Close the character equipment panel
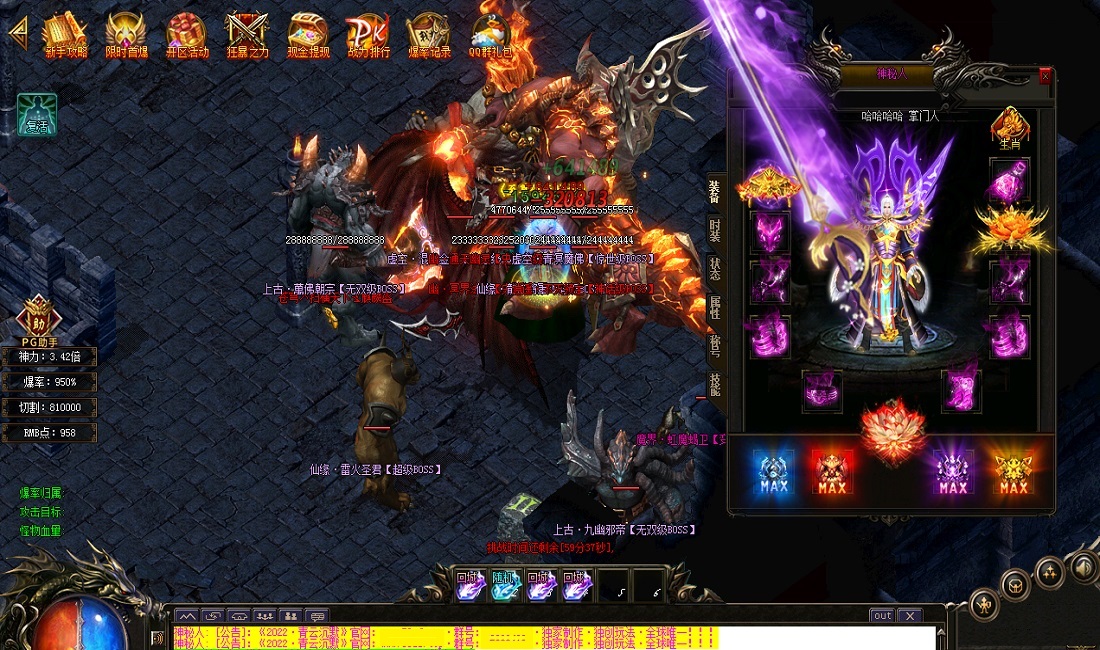This screenshot has height=650, width=1100. [x=1045, y=76]
